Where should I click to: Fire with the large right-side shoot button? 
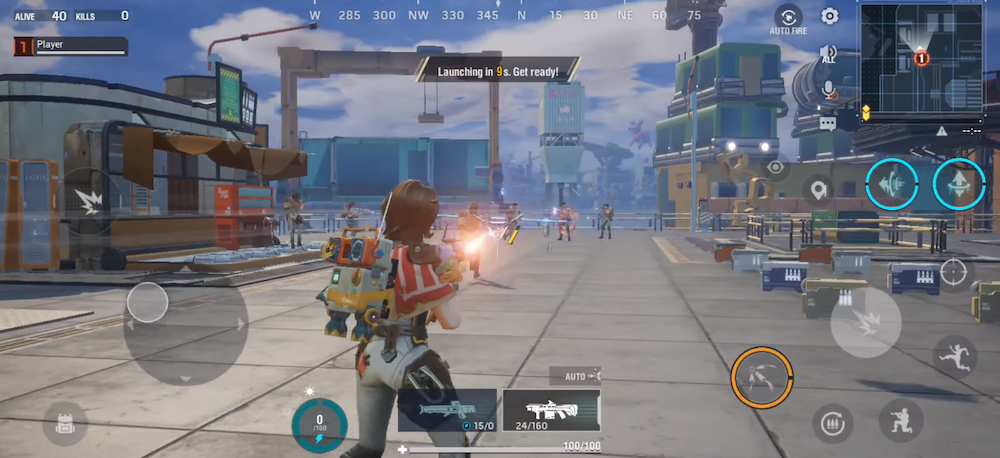pyautogui.click(x=865, y=322)
